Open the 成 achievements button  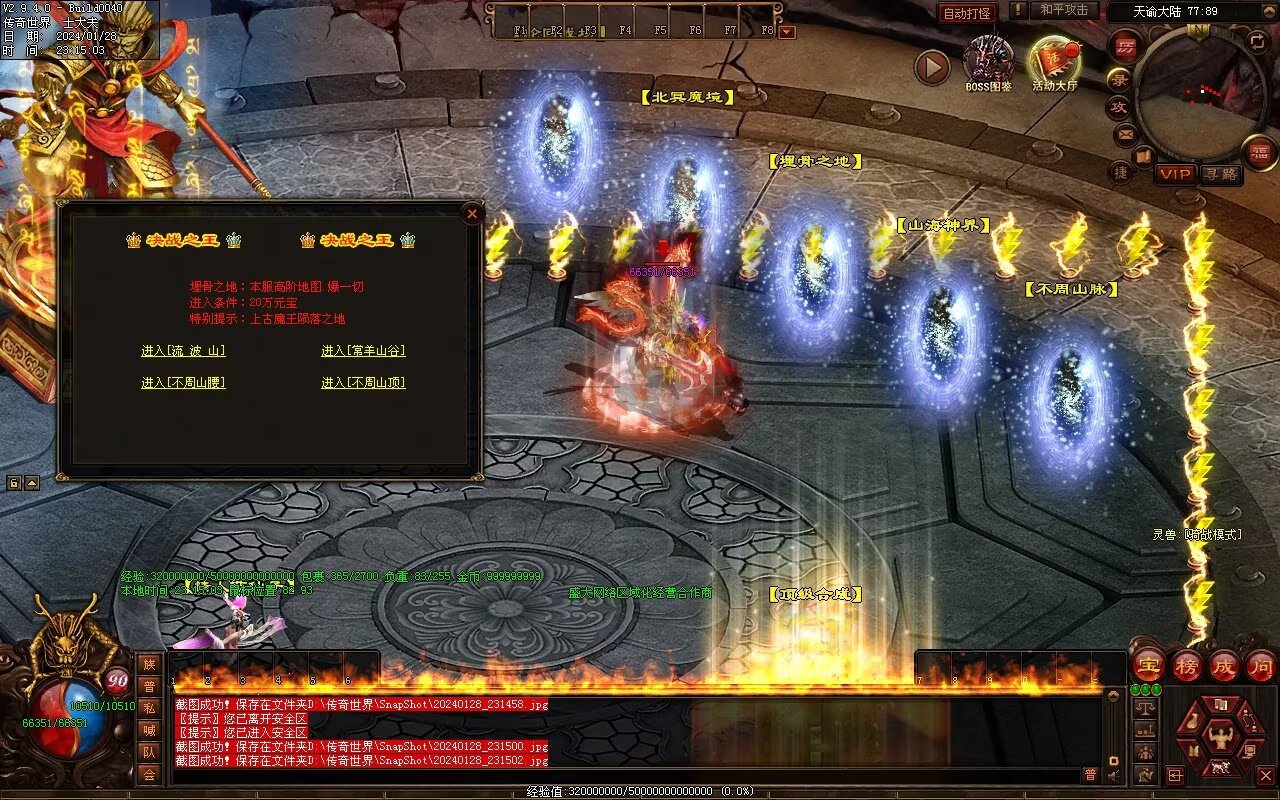point(1223,665)
